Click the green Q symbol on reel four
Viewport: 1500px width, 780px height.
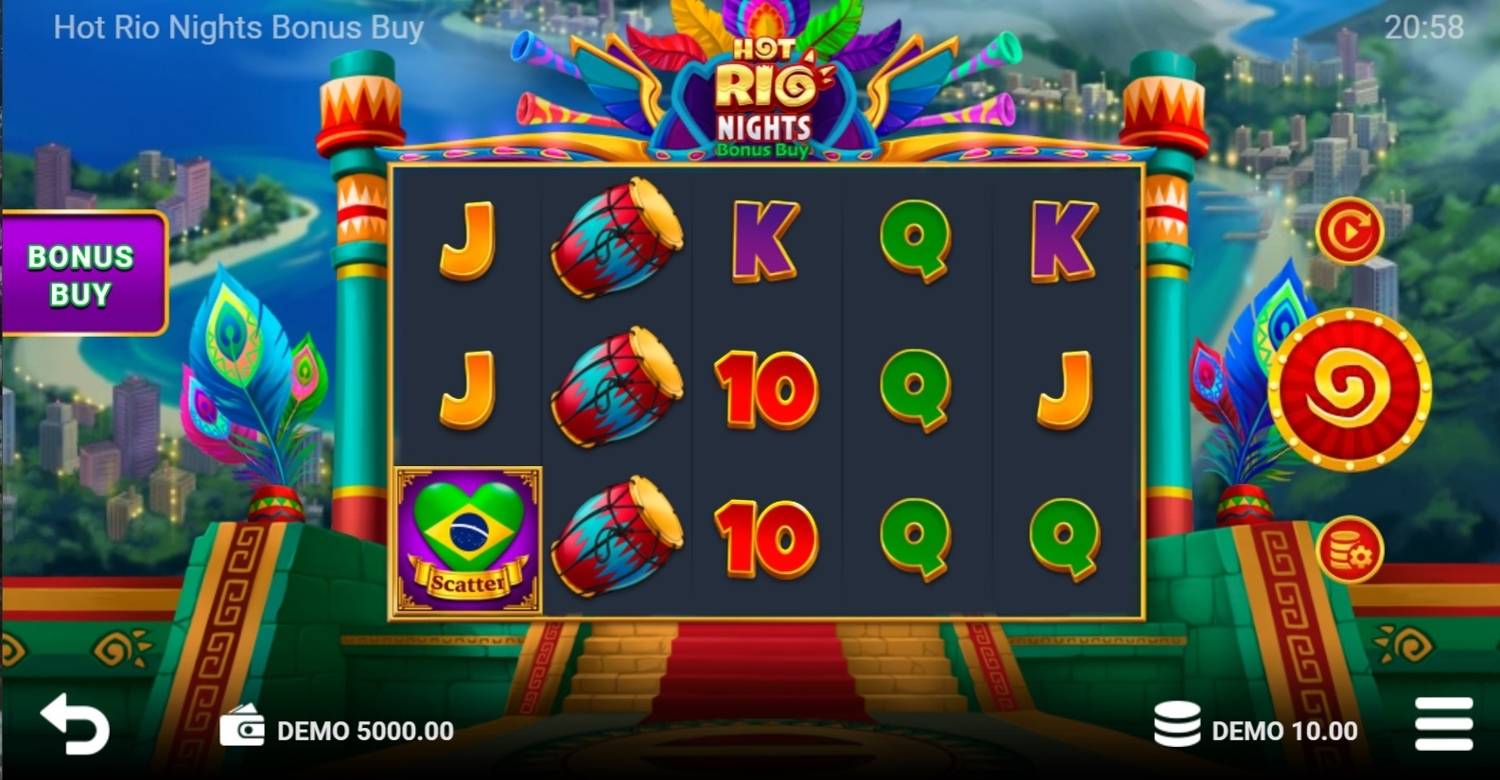pyautogui.click(x=915, y=240)
